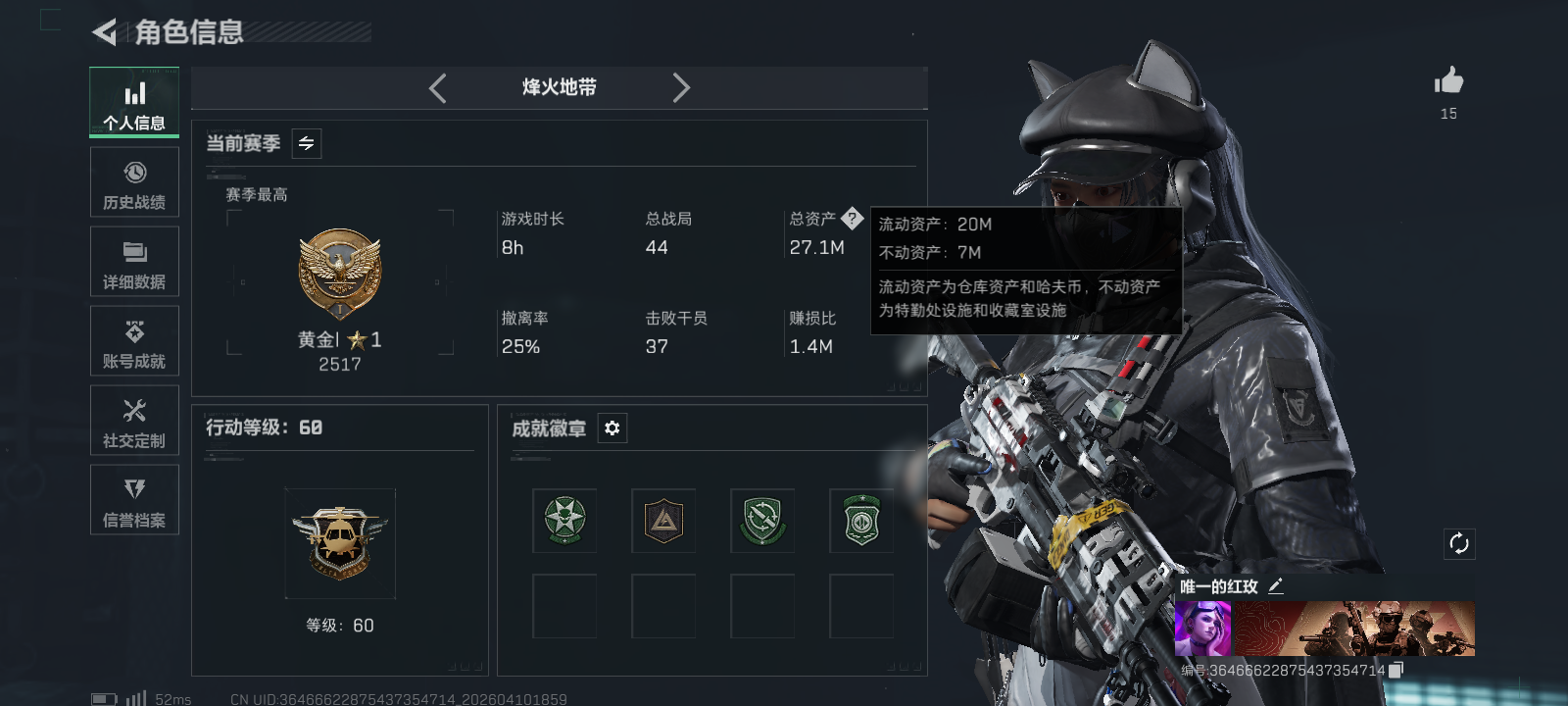Edit the player name 唯一的红玫
The width and height of the screenshot is (1568, 706).
pos(1276,585)
